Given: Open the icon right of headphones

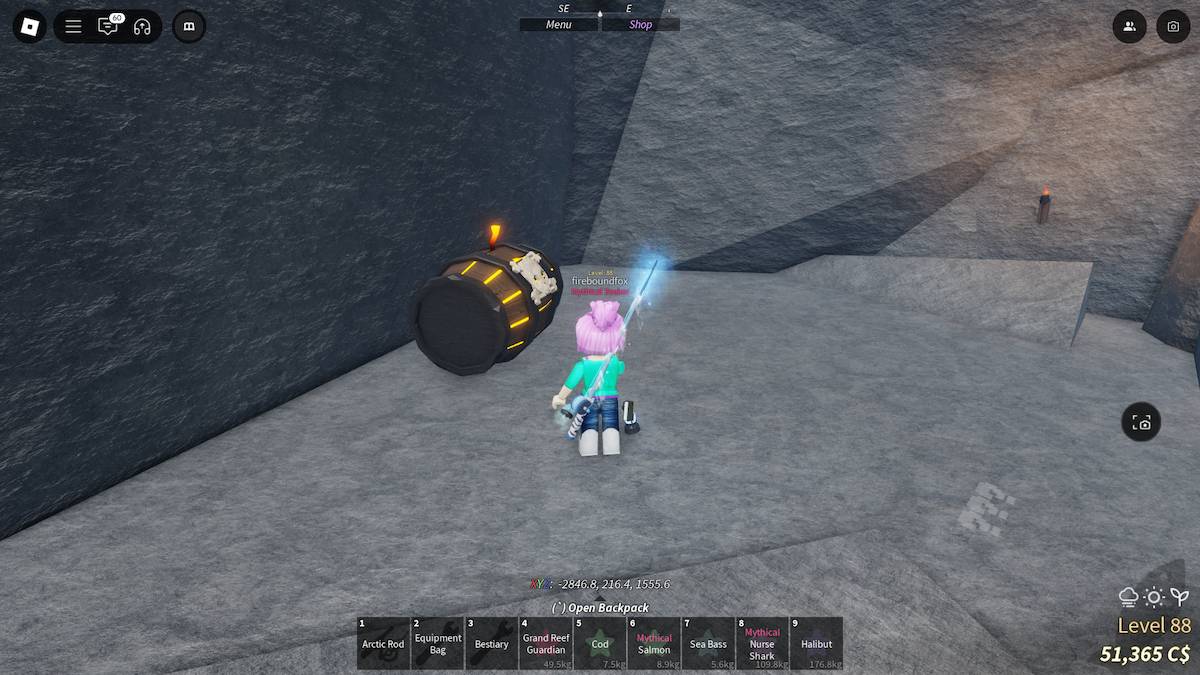Looking at the screenshot, I should 189,26.
